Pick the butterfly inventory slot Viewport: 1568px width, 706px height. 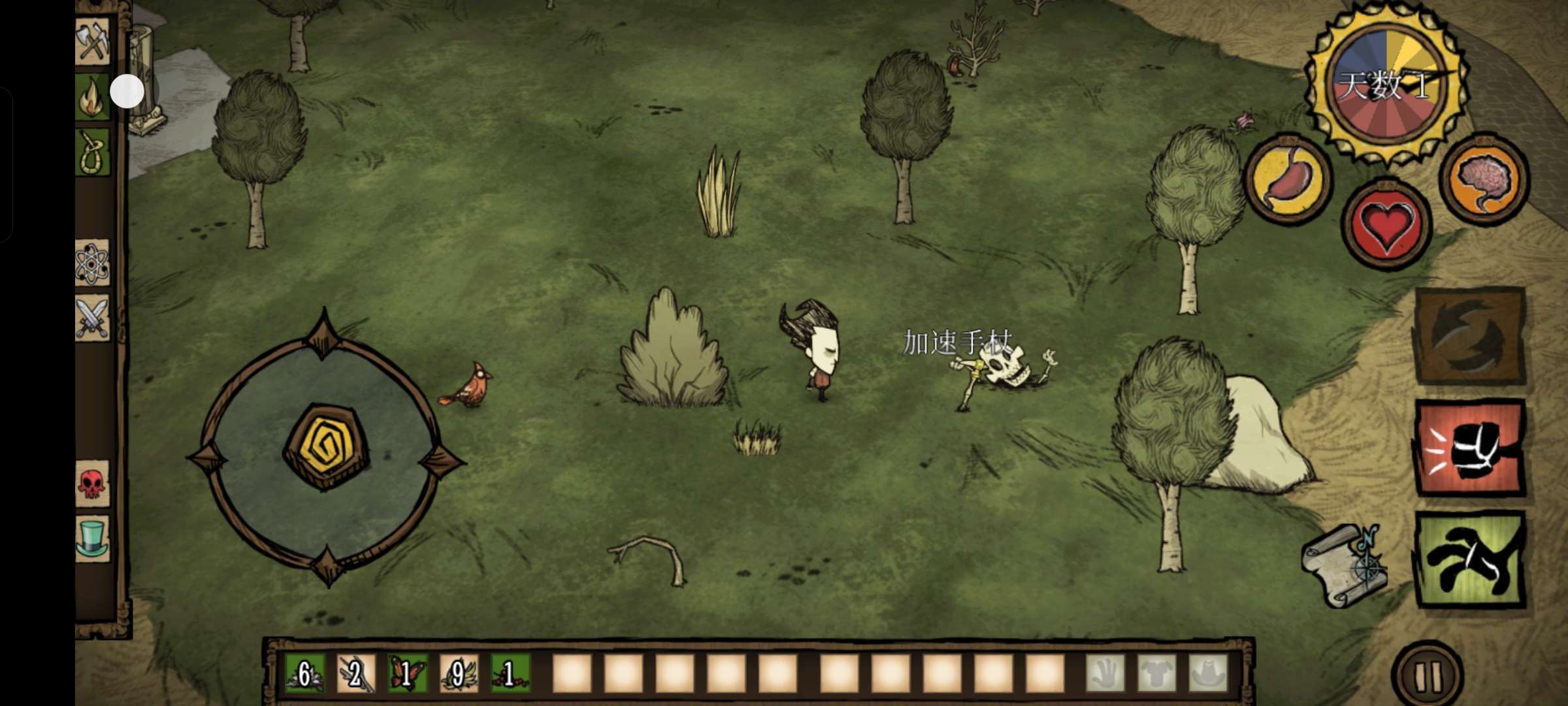pos(407,673)
